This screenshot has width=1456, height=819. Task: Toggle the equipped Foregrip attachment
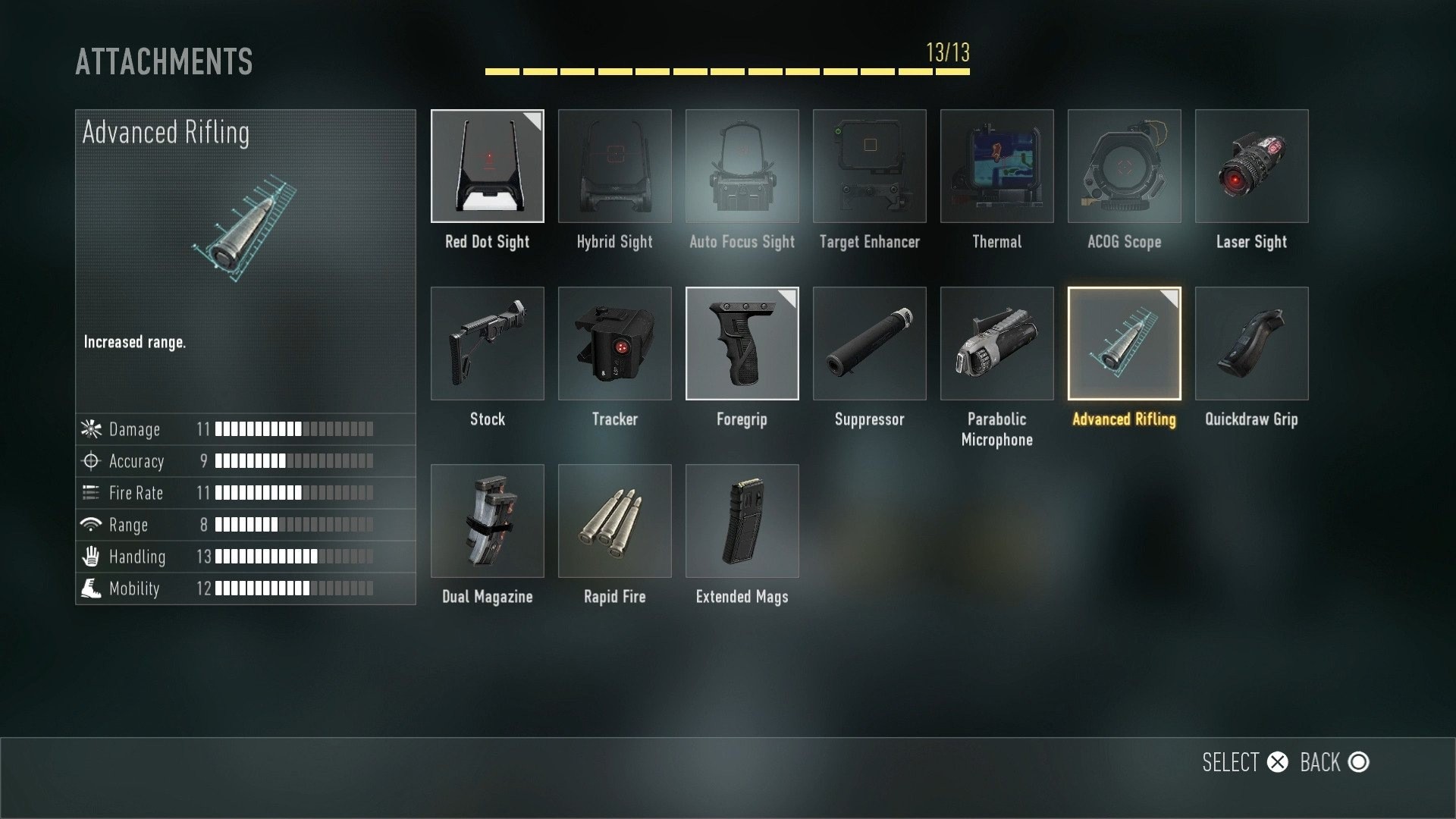742,344
